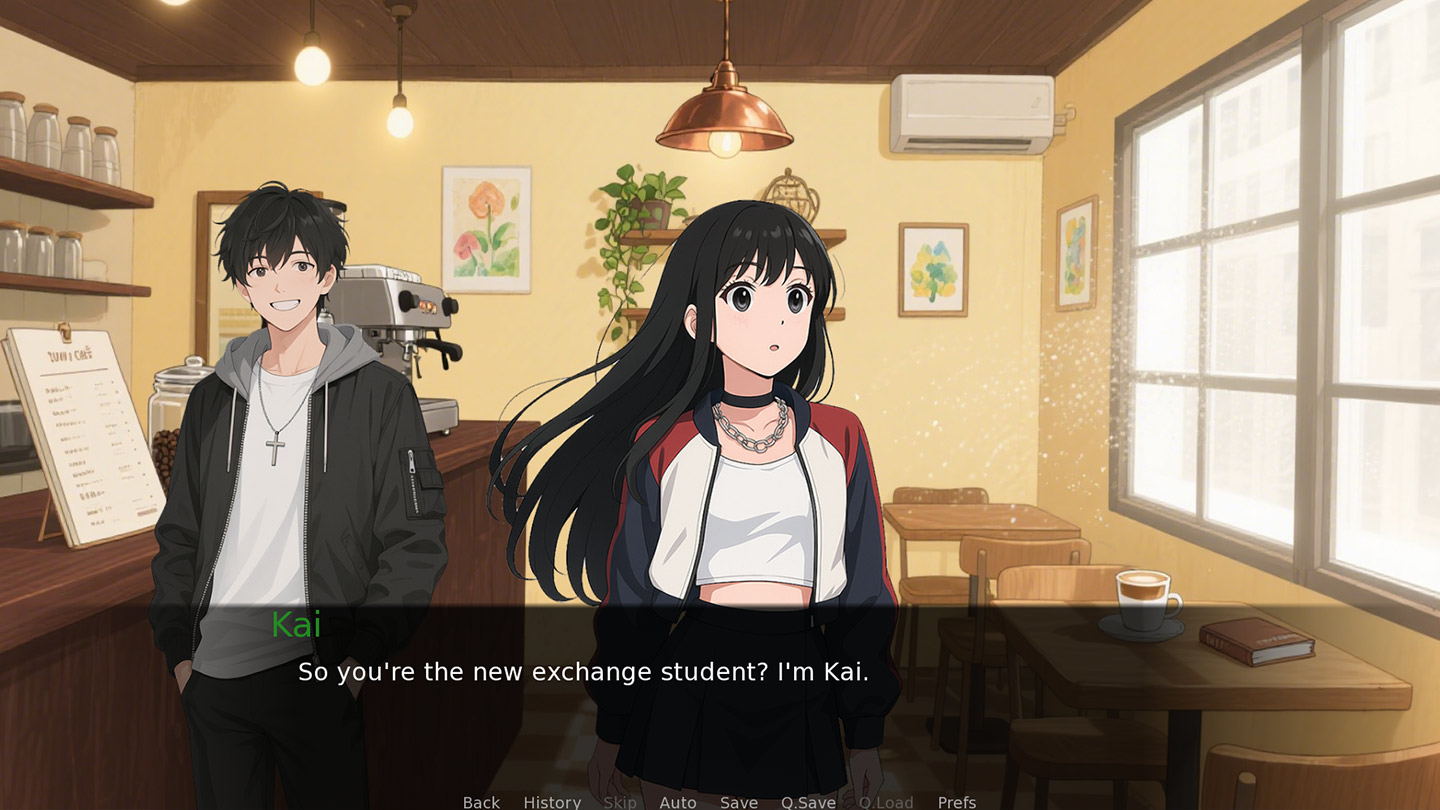The height and width of the screenshot is (810, 1440).
Task: Open the Prefs menu
Action: click(957, 802)
